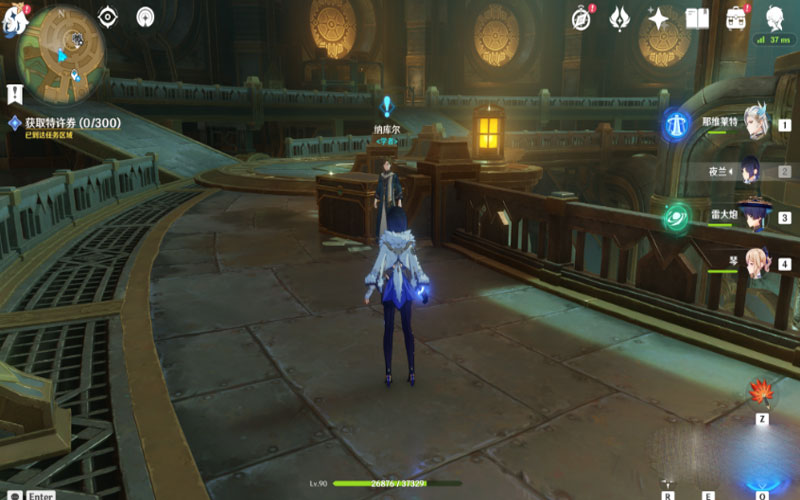The image size is (800, 500).
Task: Use the red maple leaf gadget
Action: 761,390
